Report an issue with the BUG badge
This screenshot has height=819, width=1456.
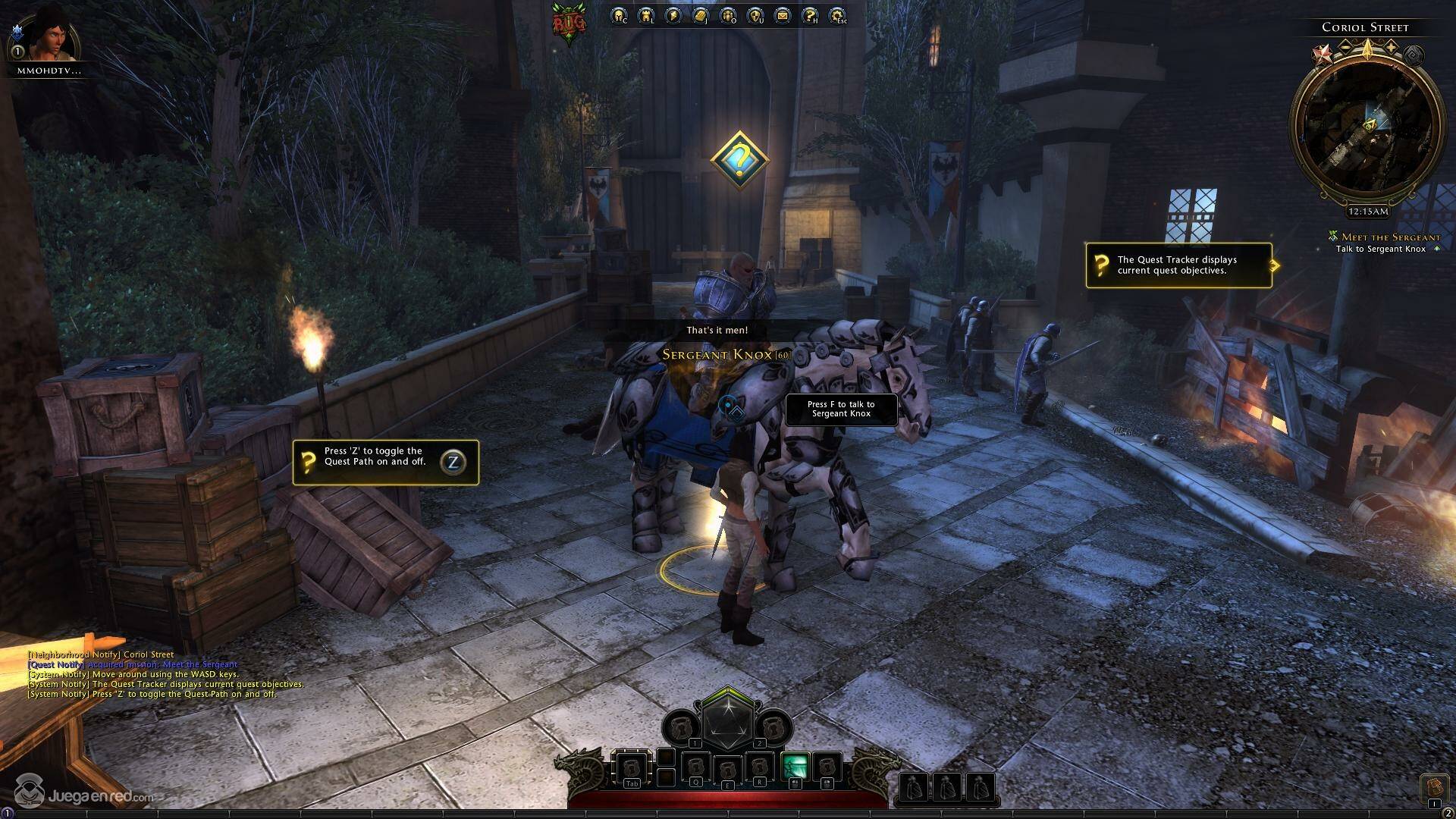tap(569, 23)
